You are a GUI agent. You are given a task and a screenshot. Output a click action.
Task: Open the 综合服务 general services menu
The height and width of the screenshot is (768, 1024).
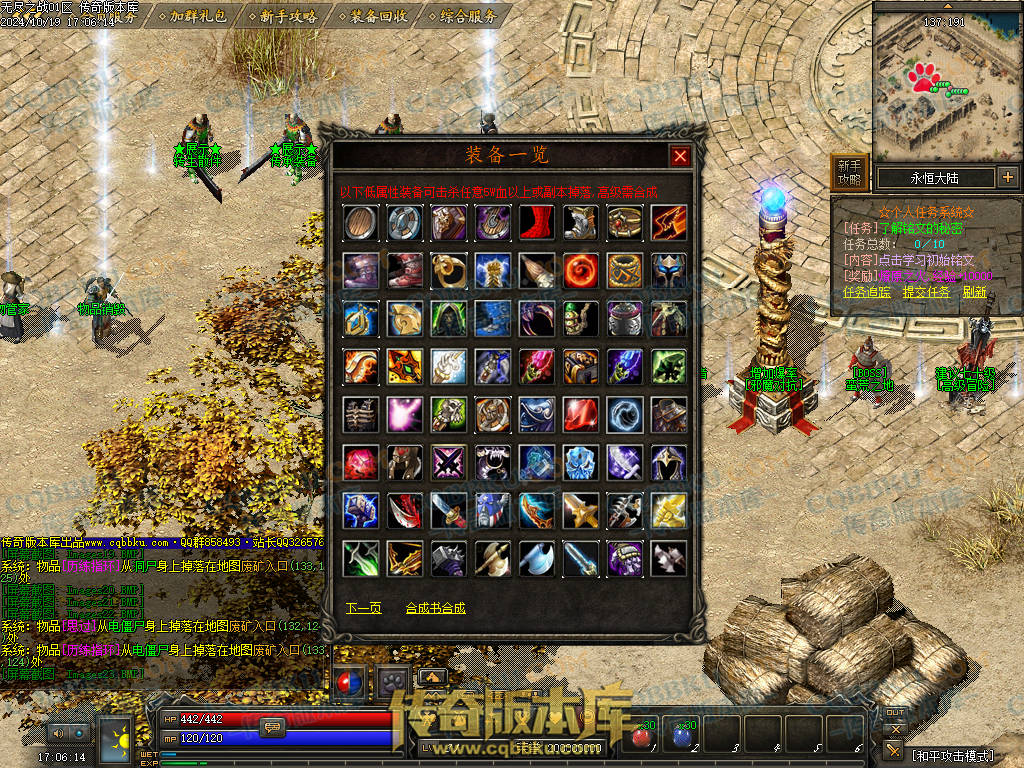tap(462, 16)
